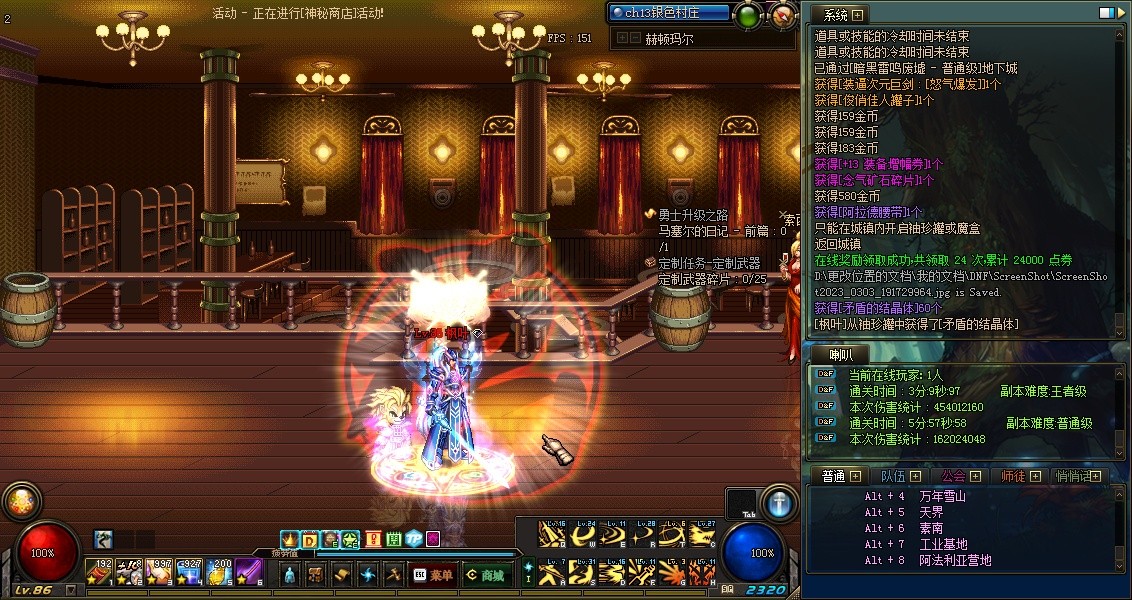Click the green orb button beside the channel
The width and height of the screenshot is (1132, 600).
[x=748, y=14]
